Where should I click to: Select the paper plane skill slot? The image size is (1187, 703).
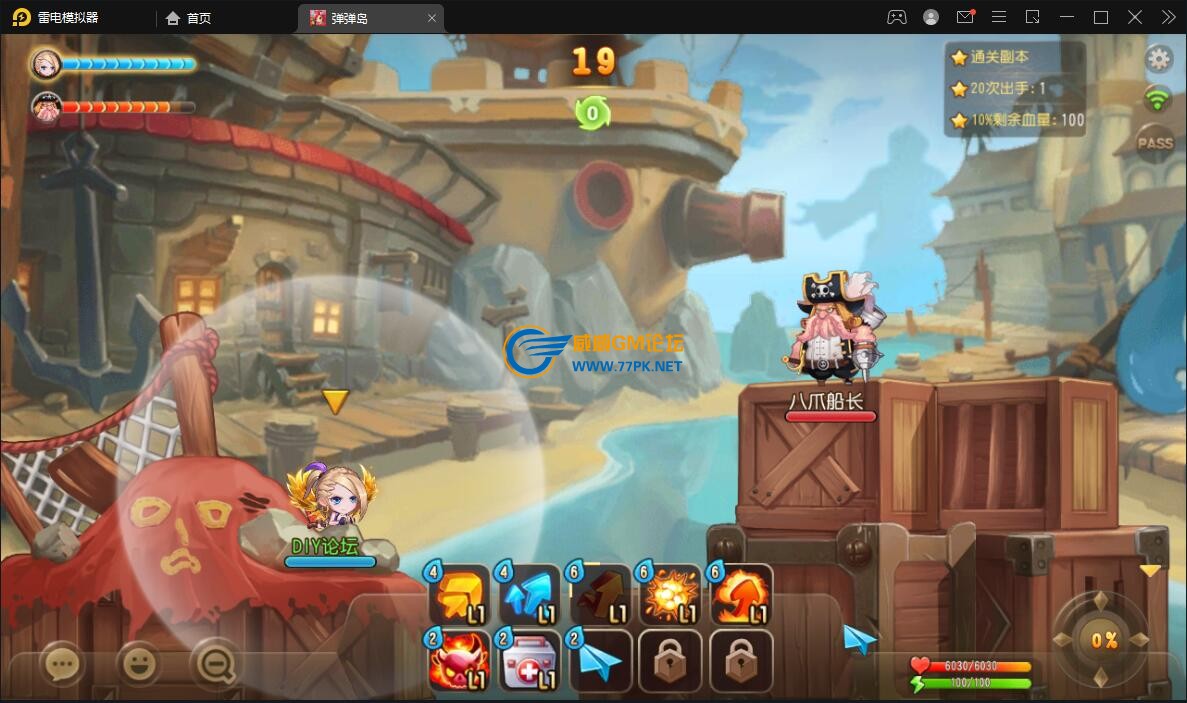pos(601,661)
